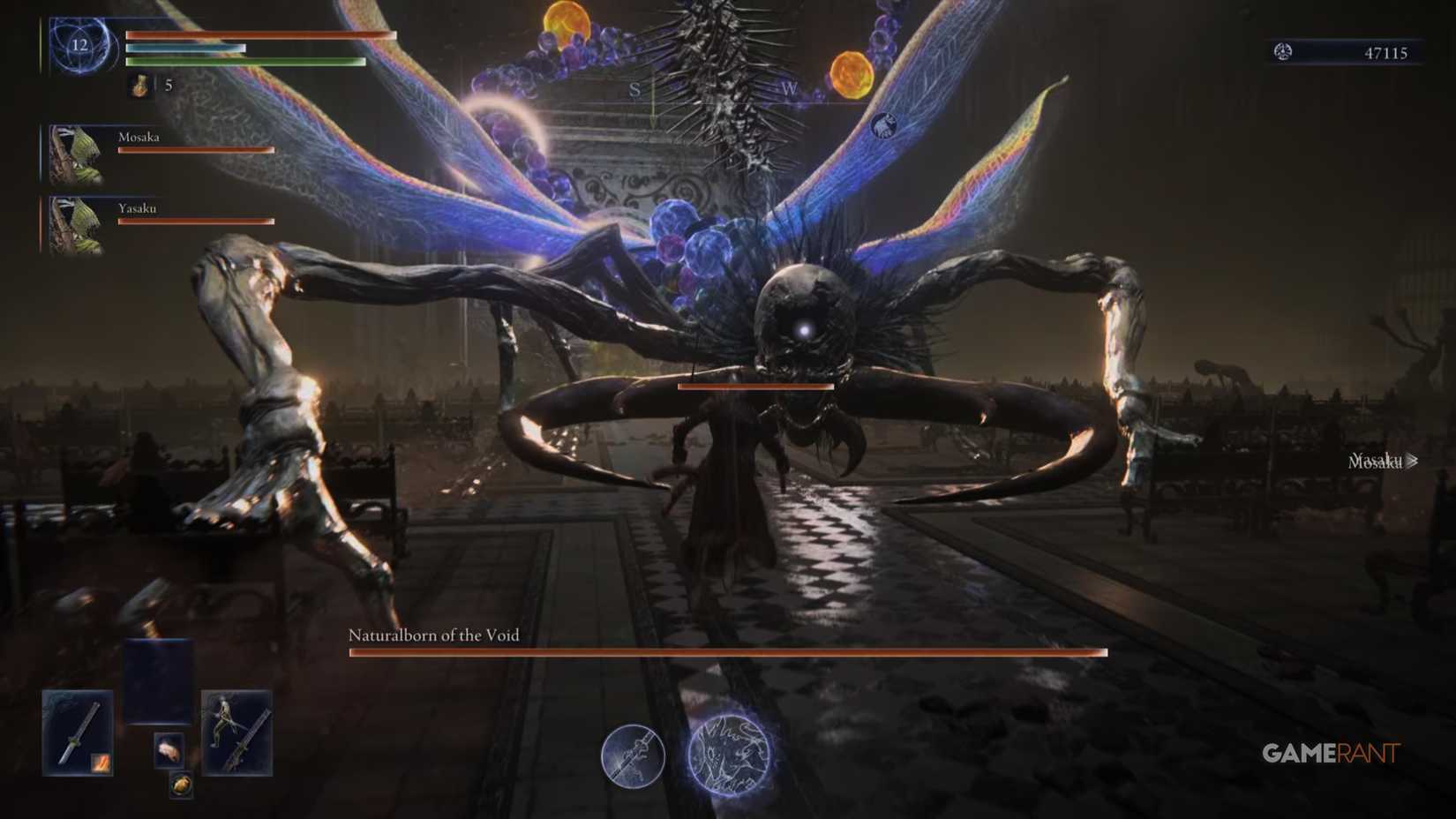Image resolution: width=1456 pixels, height=819 pixels.
Task: Expand the Mosaku summon prompt with the chevron
Action: (x=1413, y=461)
